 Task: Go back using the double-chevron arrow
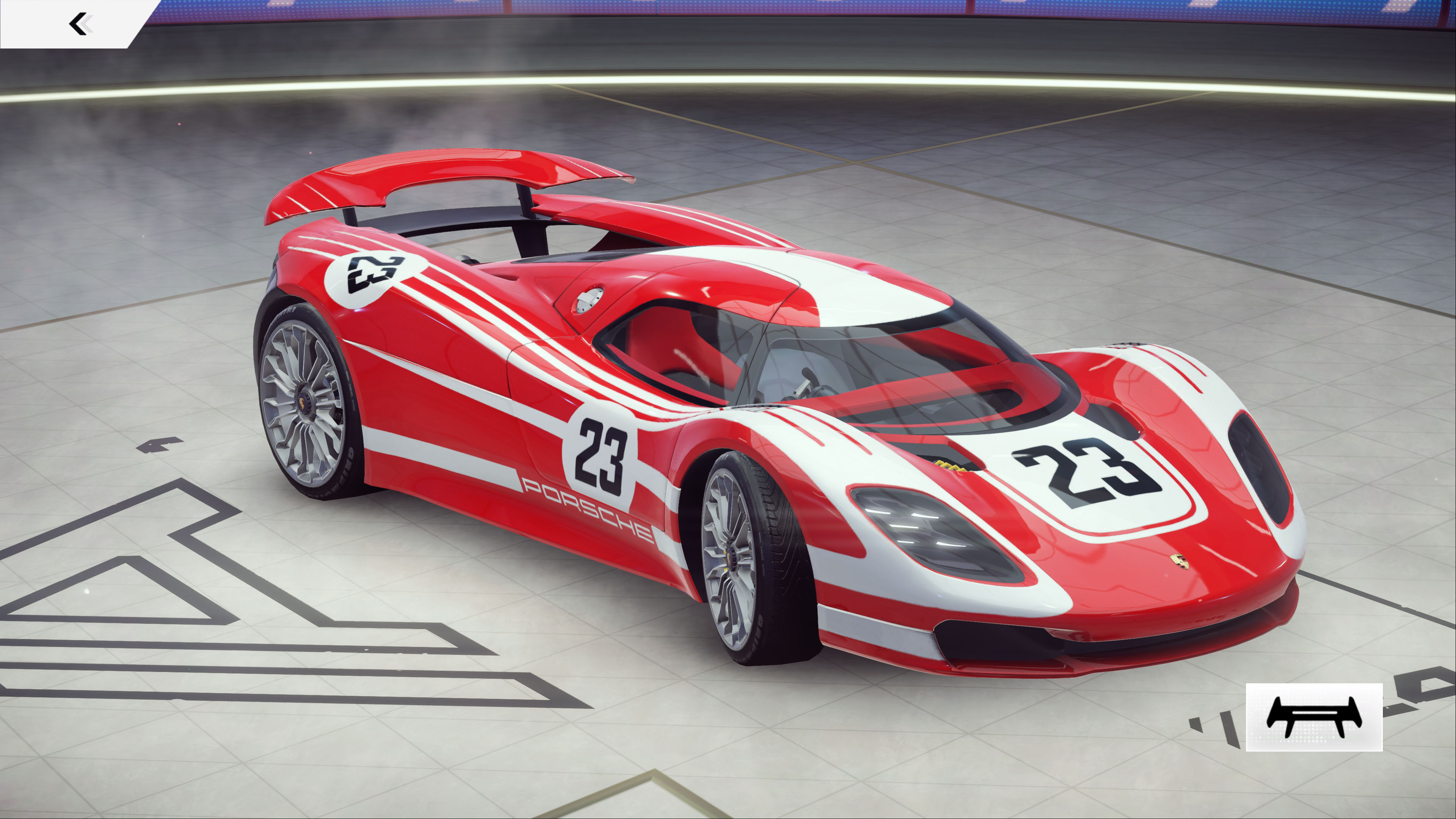pos(80,24)
